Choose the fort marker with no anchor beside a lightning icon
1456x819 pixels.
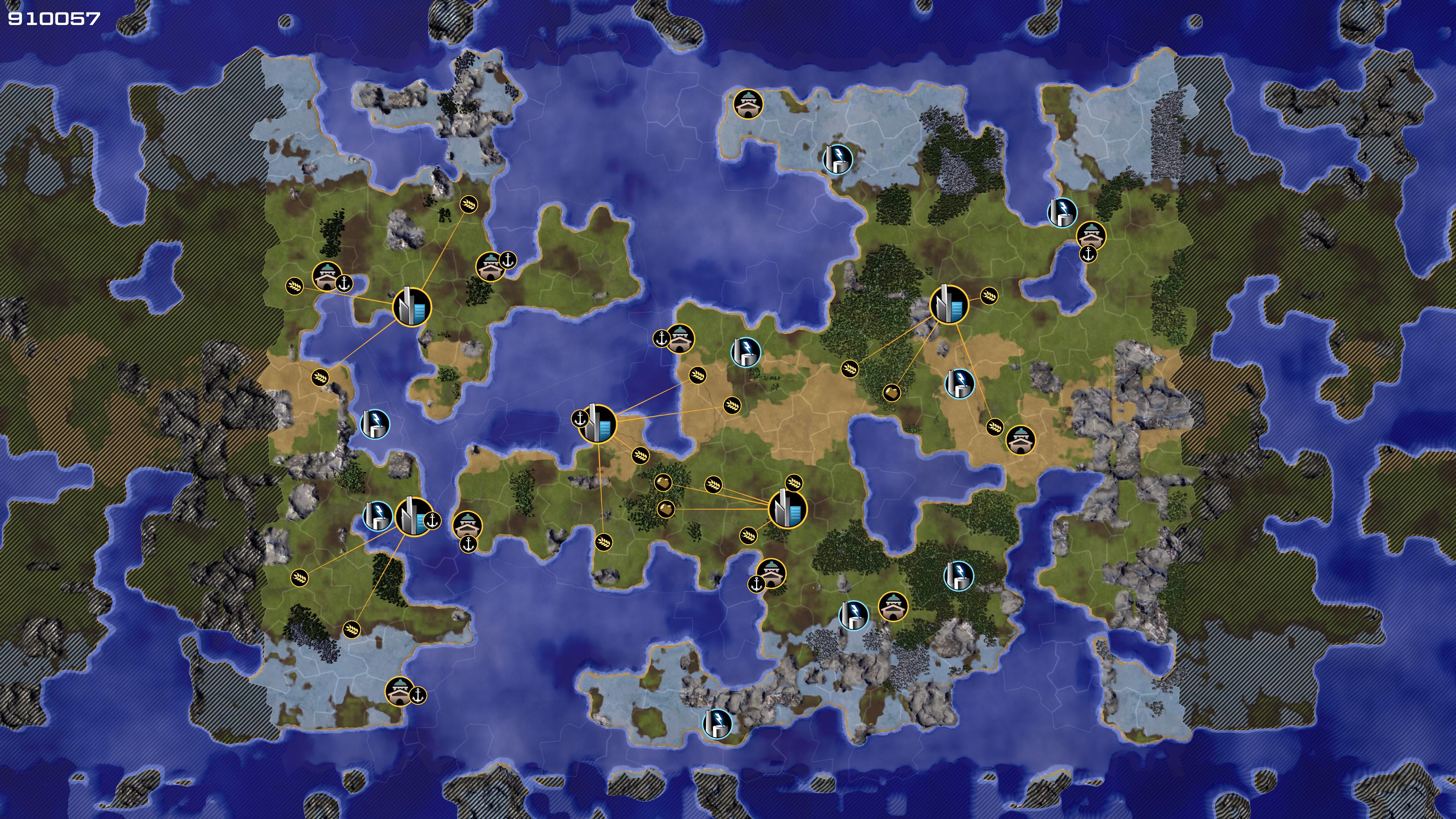coord(893,607)
